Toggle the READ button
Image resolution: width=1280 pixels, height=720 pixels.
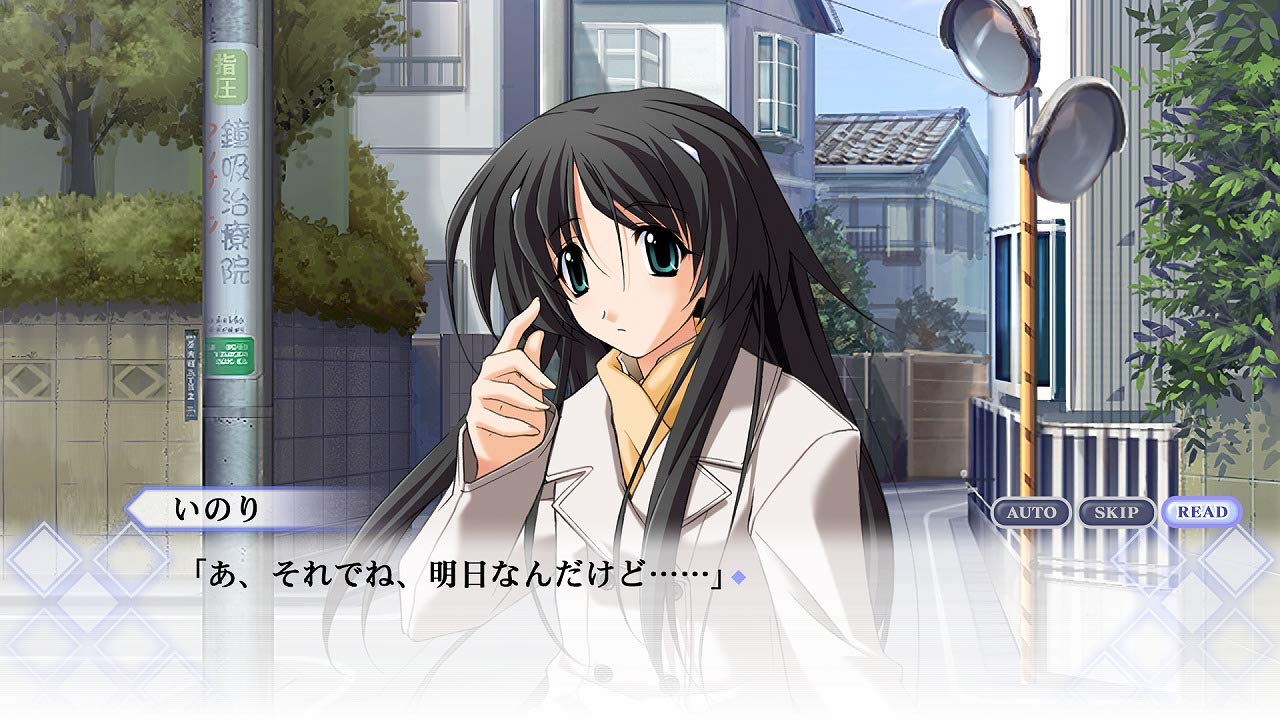tap(1201, 512)
